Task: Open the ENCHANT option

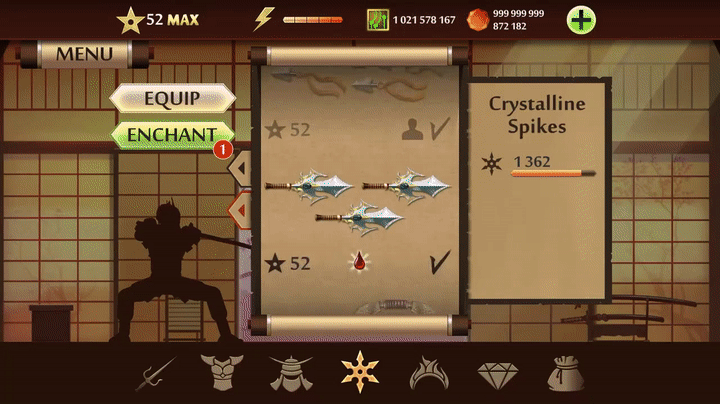Action: (x=172, y=134)
